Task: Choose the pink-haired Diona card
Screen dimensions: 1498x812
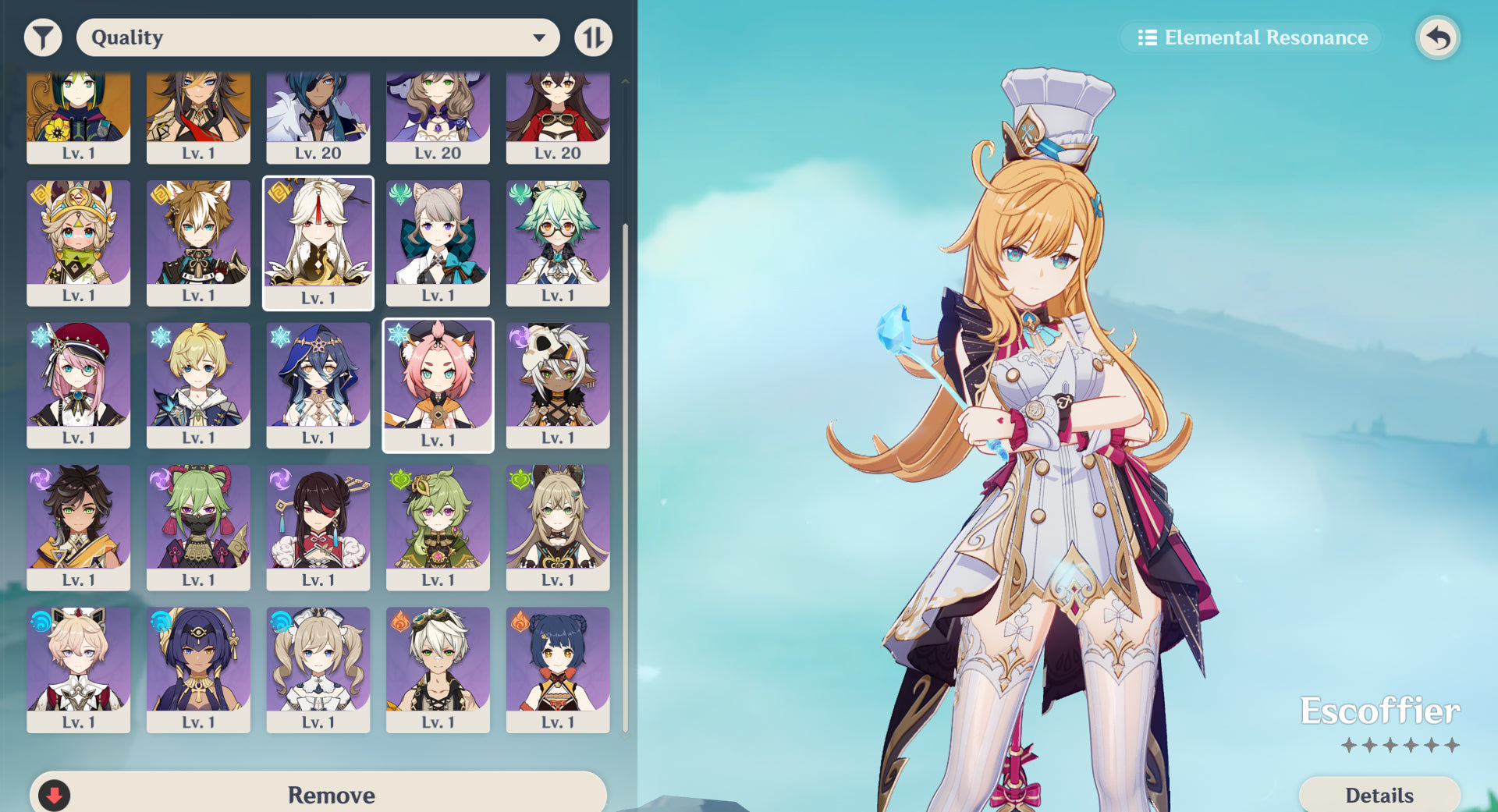Action: point(438,385)
